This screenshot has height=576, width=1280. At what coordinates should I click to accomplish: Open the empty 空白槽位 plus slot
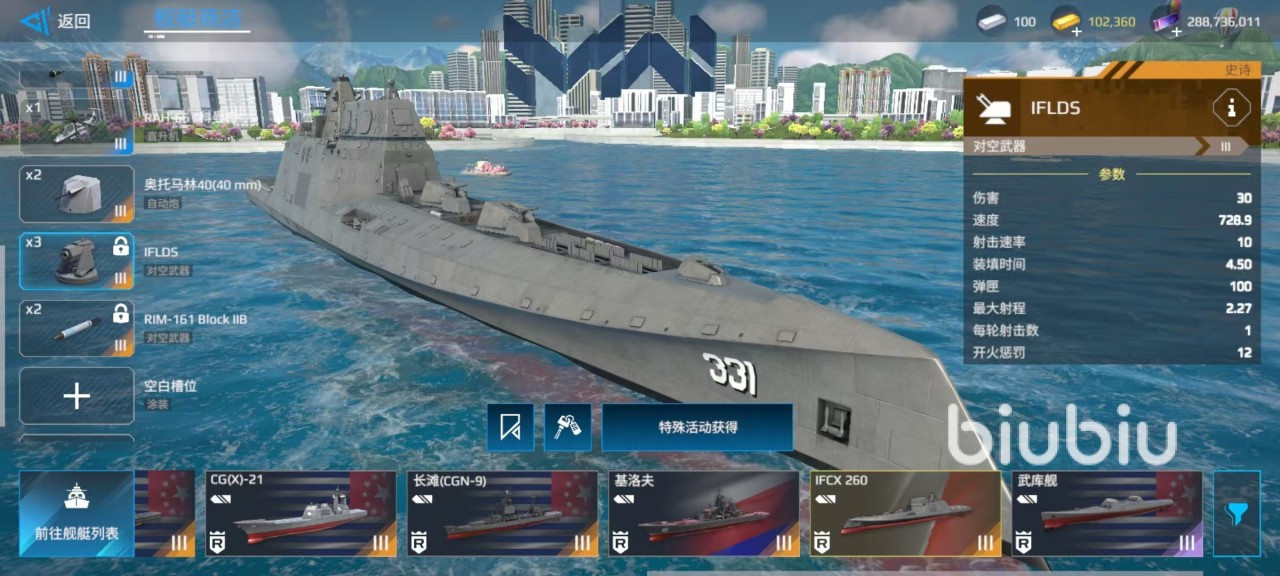77,396
